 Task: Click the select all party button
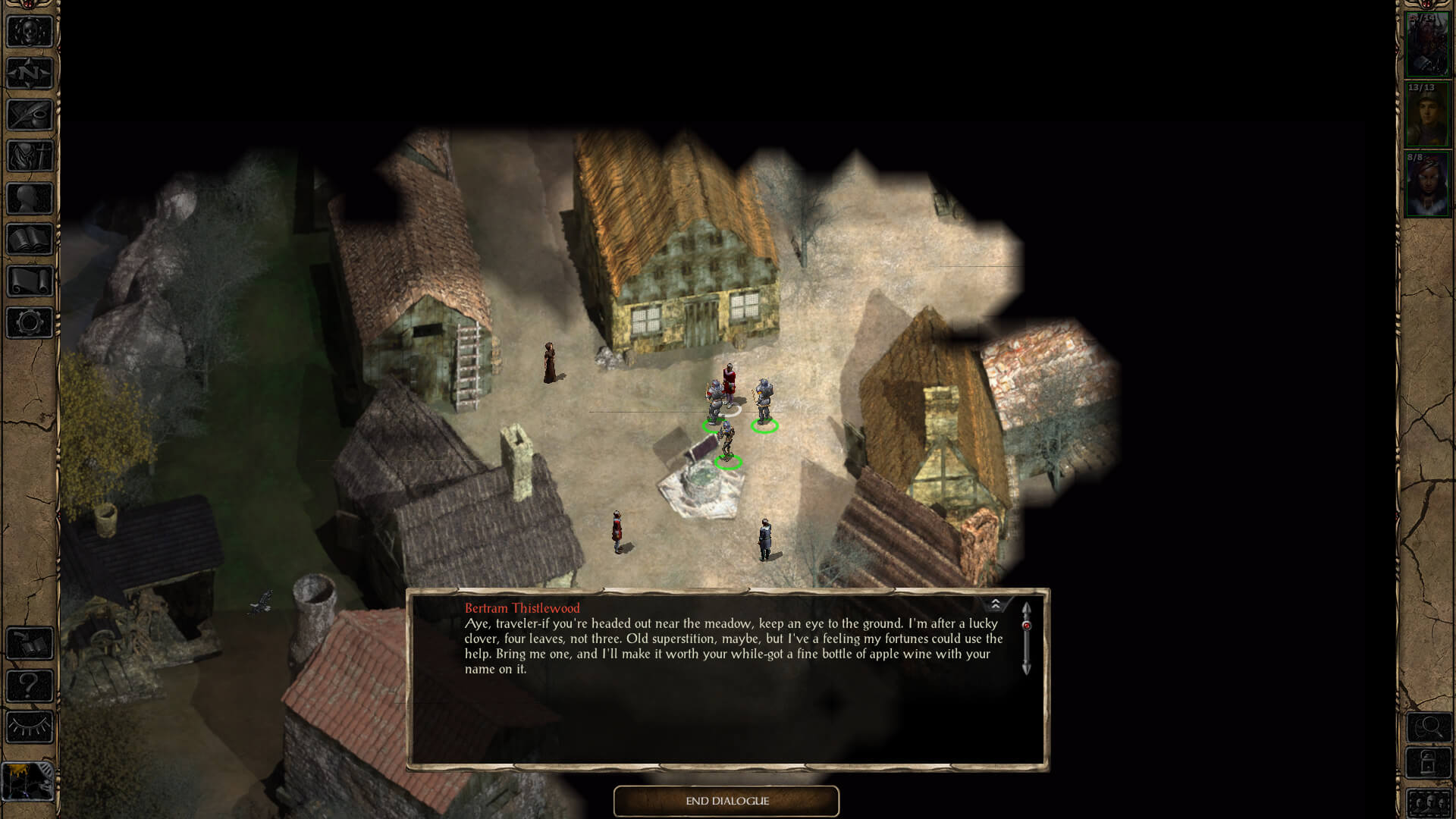1429,802
